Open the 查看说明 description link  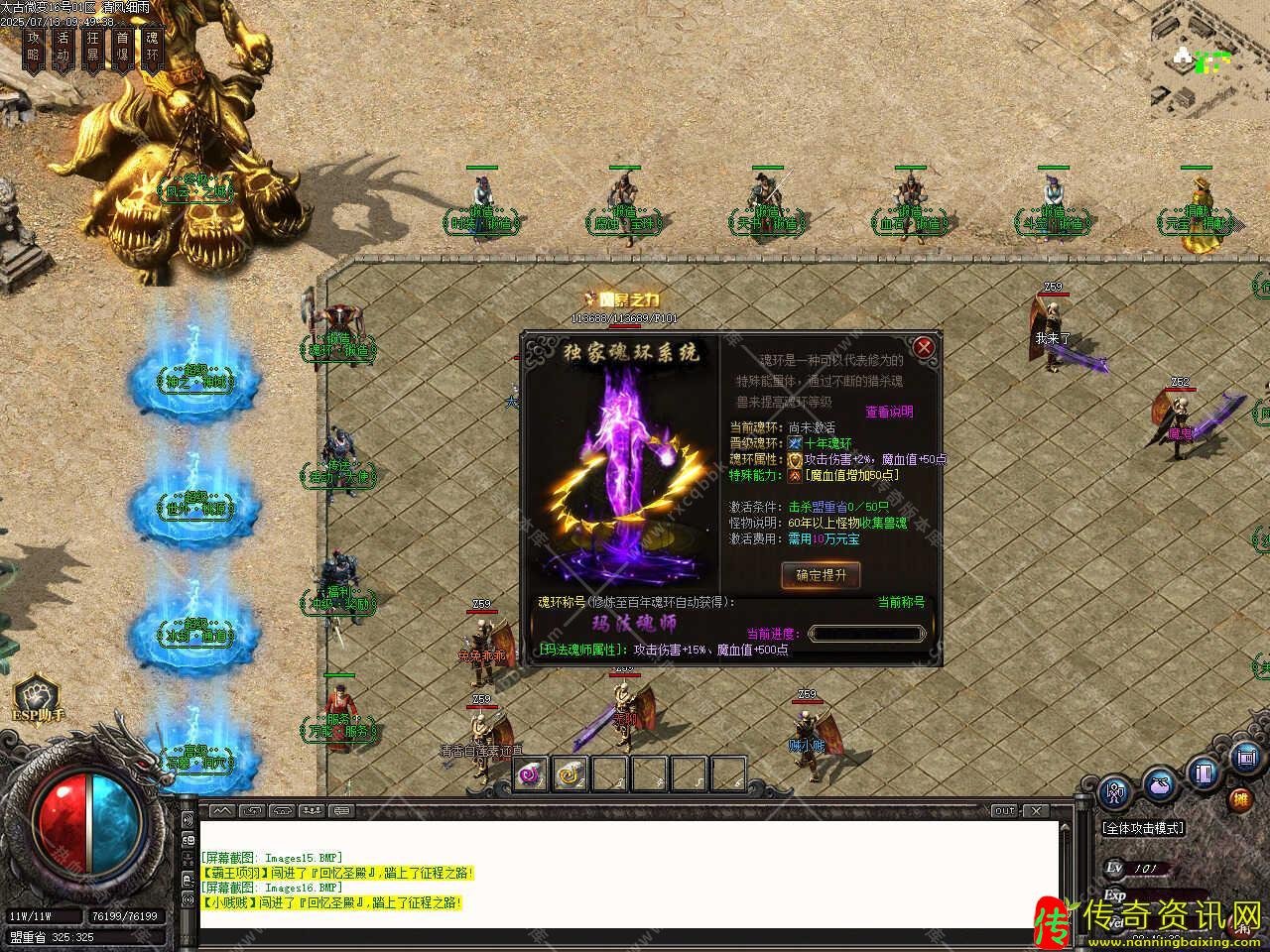click(x=889, y=412)
